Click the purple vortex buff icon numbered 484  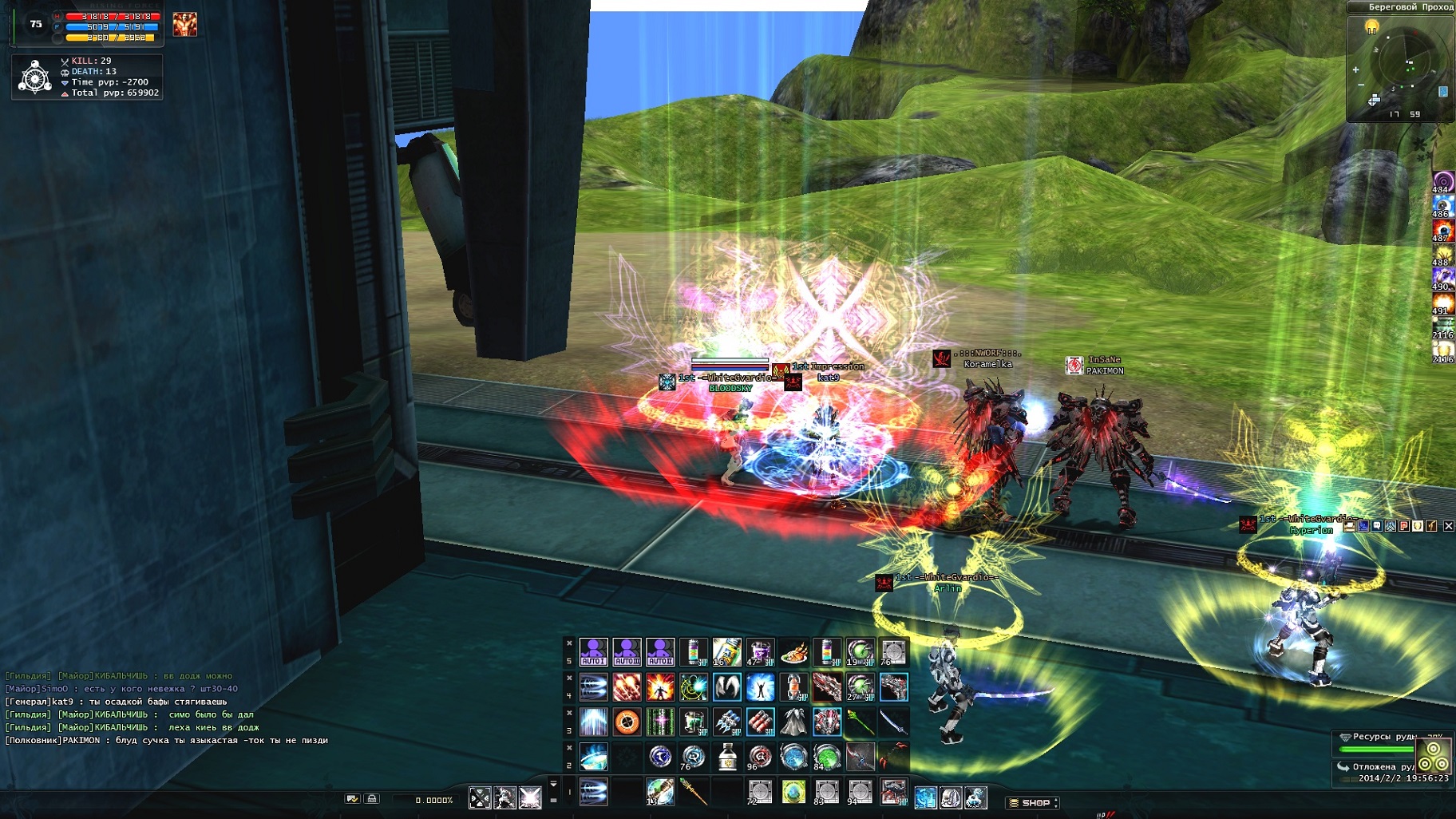click(1442, 180)
